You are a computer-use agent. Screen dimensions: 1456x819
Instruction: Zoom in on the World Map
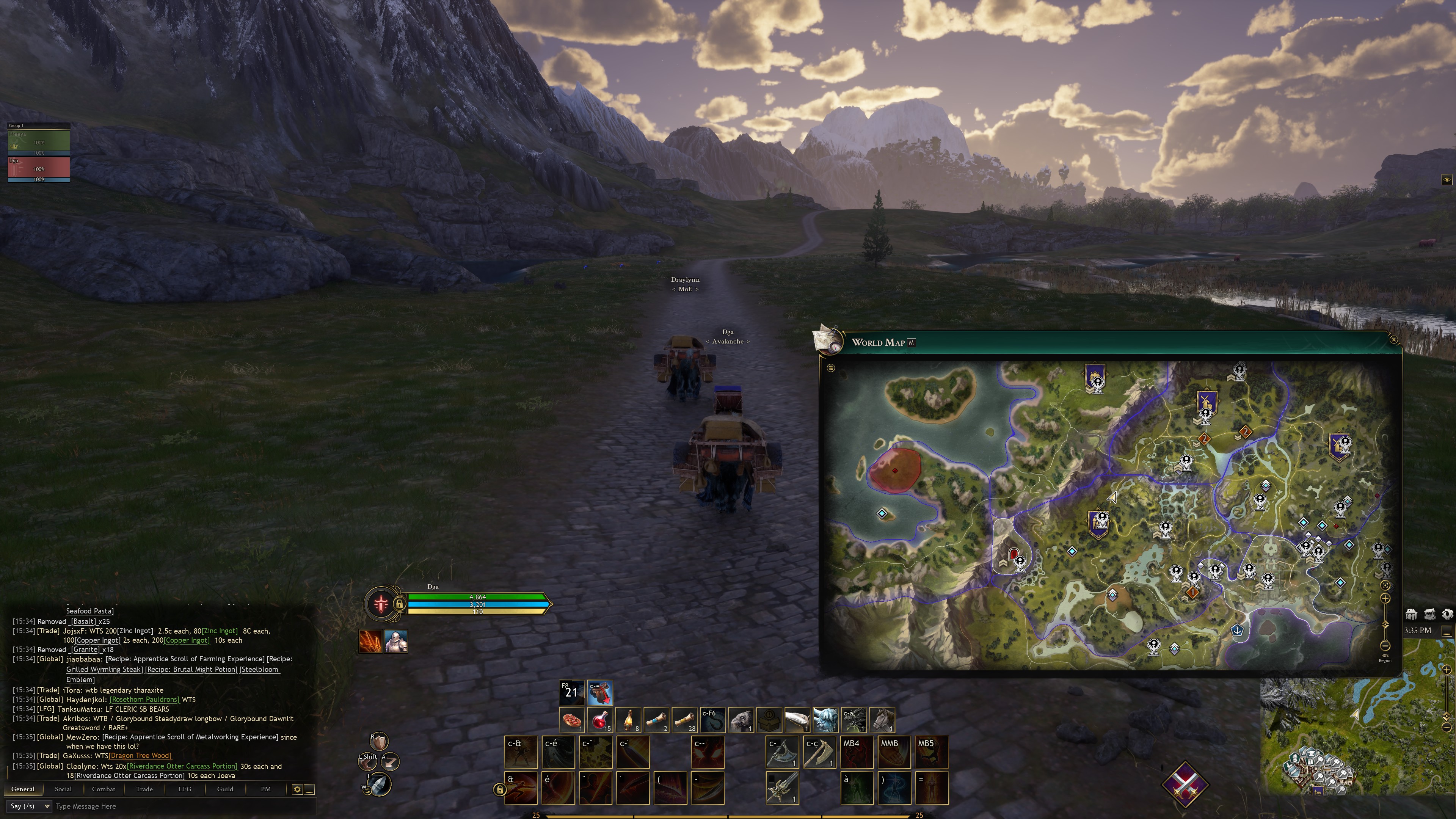point(1385,598)
